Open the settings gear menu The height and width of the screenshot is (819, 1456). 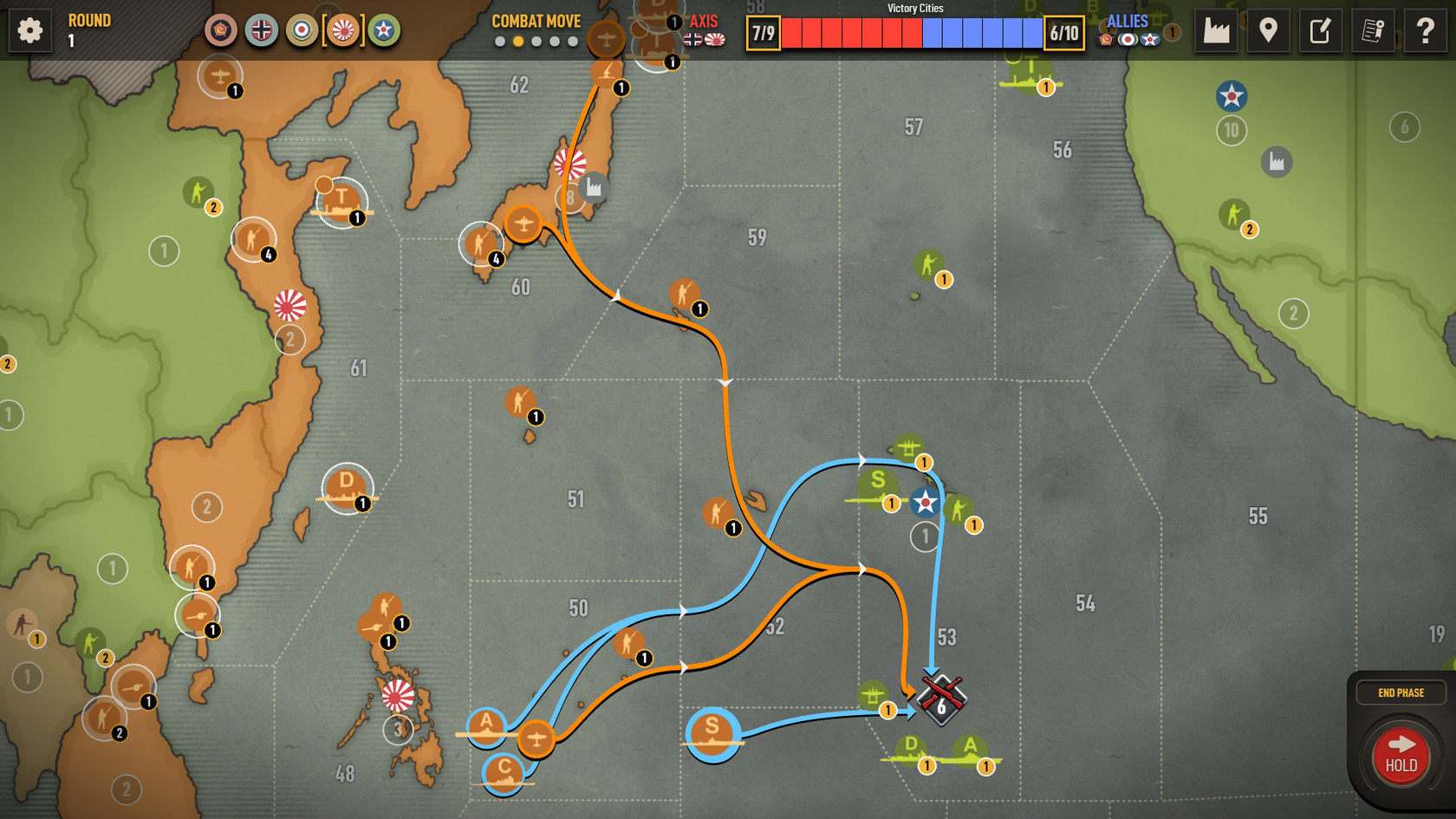click(29, 29)
